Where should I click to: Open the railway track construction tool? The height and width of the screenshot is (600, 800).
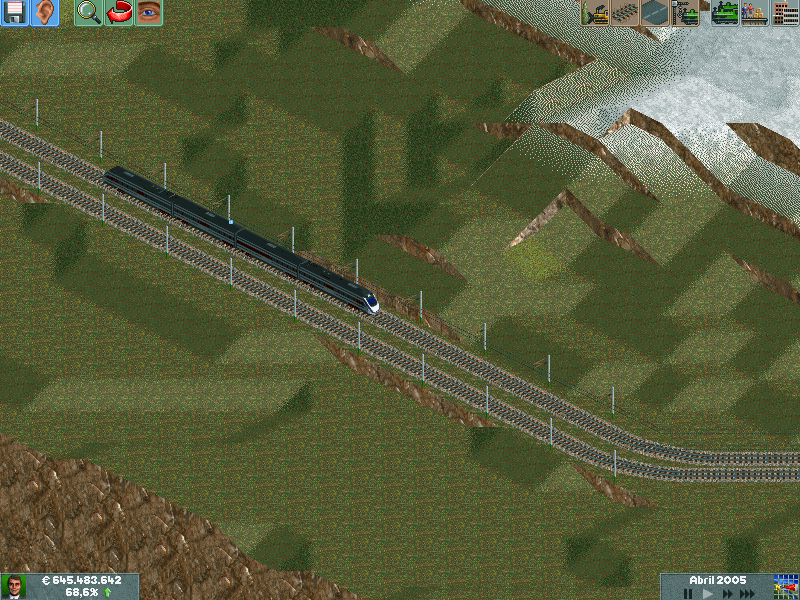coord(625,13)
